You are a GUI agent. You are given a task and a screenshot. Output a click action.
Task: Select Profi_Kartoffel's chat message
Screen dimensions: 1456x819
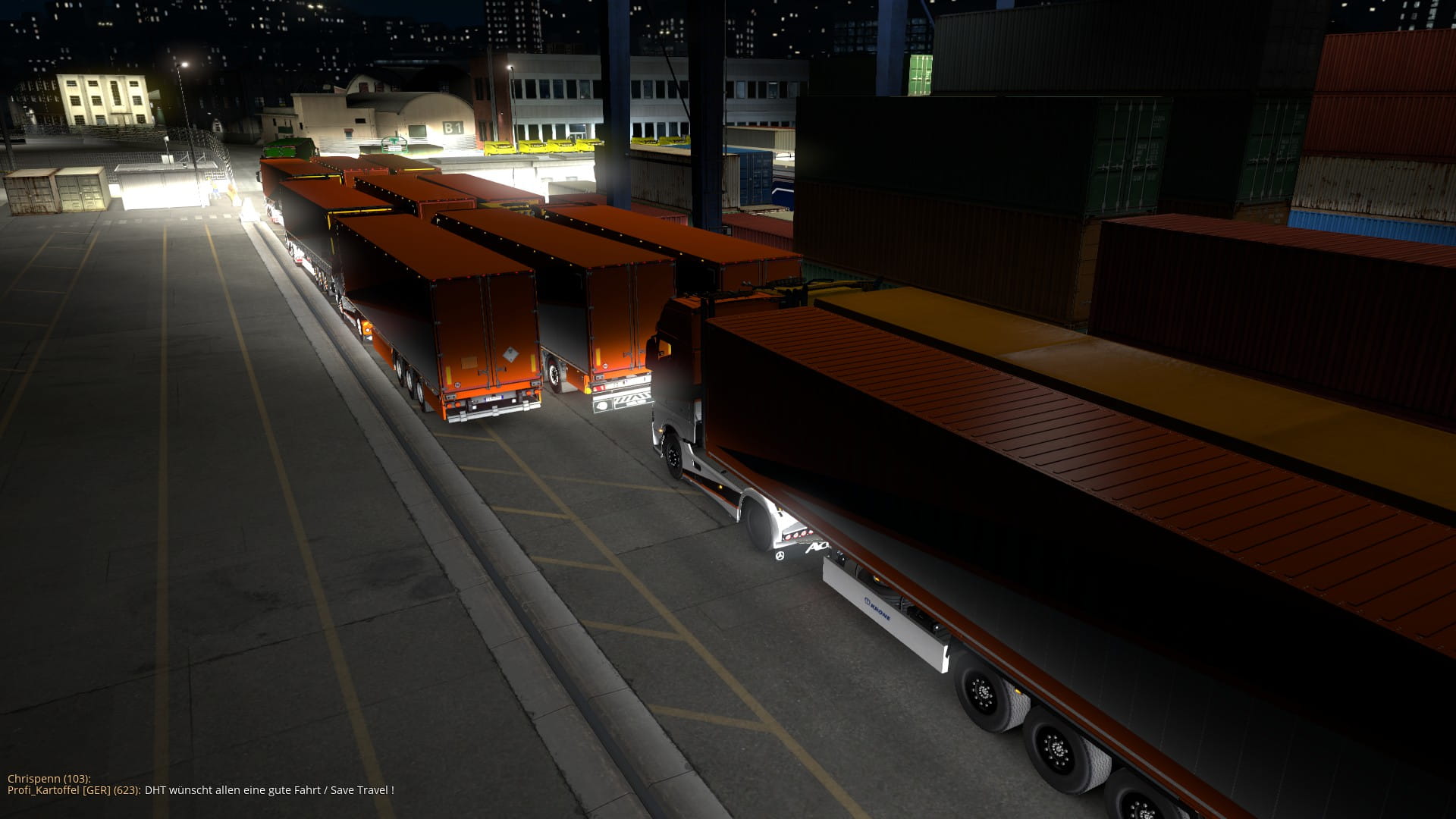coord(268,790)
